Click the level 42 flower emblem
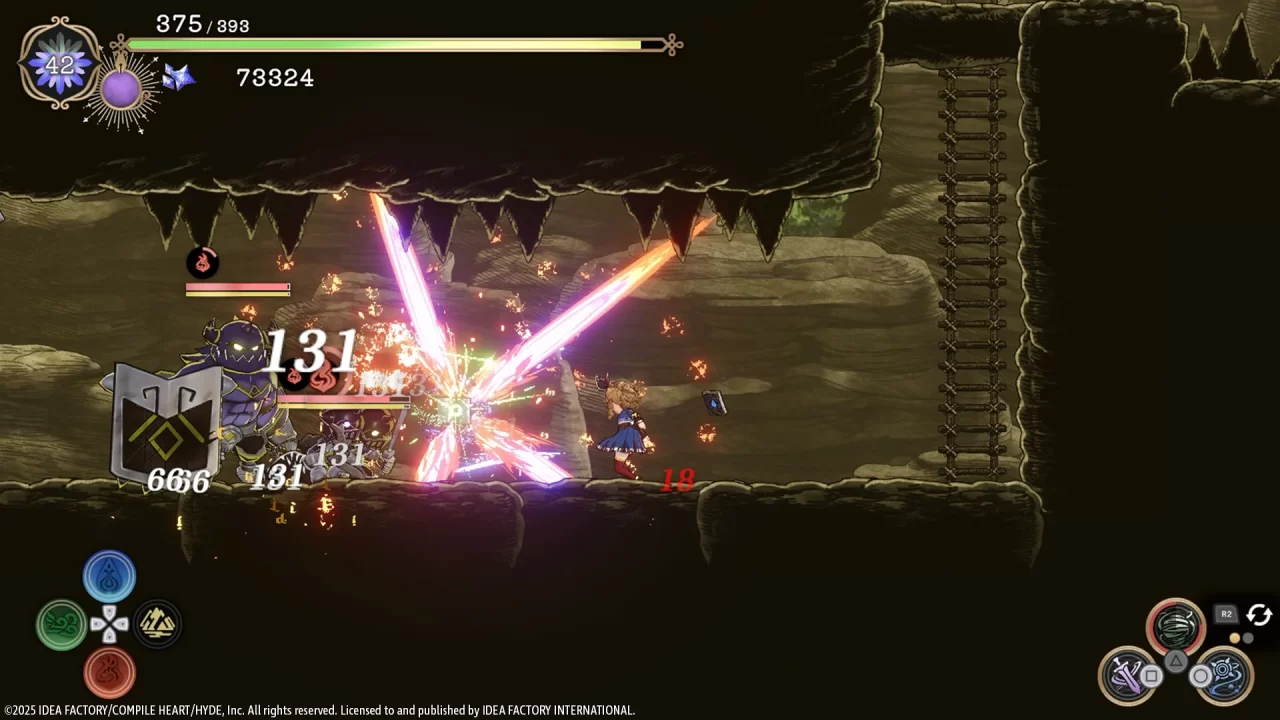 tap(60, 64)
